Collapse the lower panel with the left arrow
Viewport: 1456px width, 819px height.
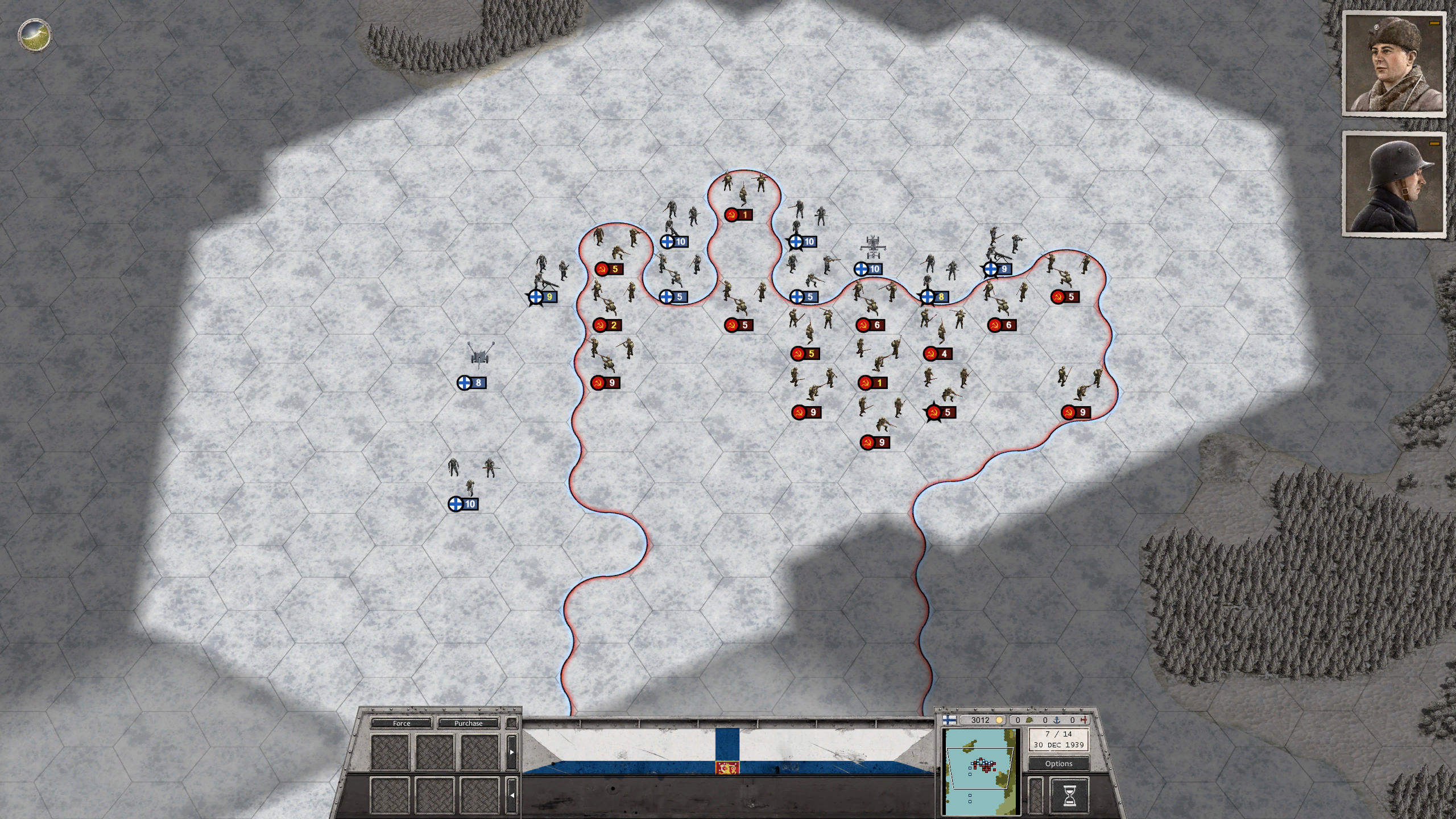512,796
